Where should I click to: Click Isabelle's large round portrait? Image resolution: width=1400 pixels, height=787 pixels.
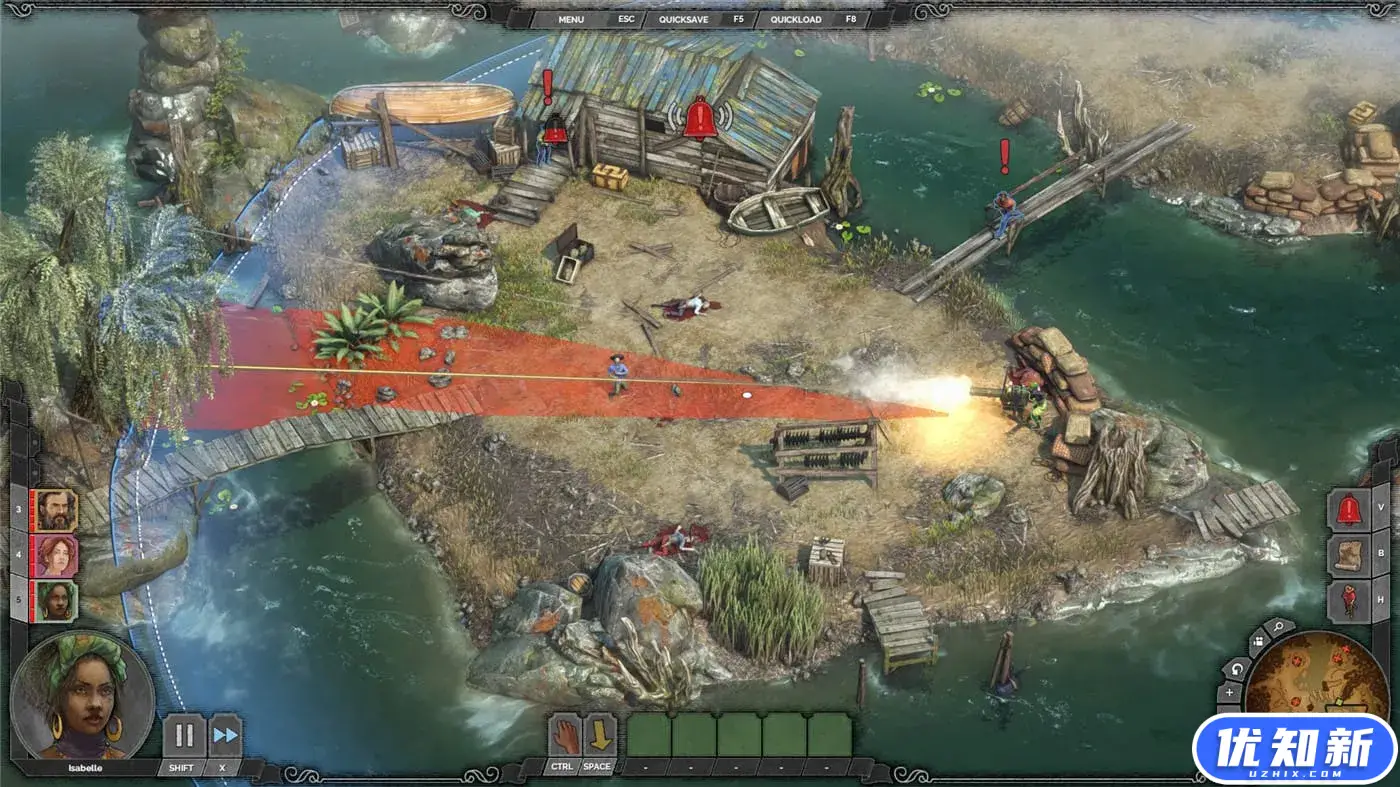(x=83, y=695)
